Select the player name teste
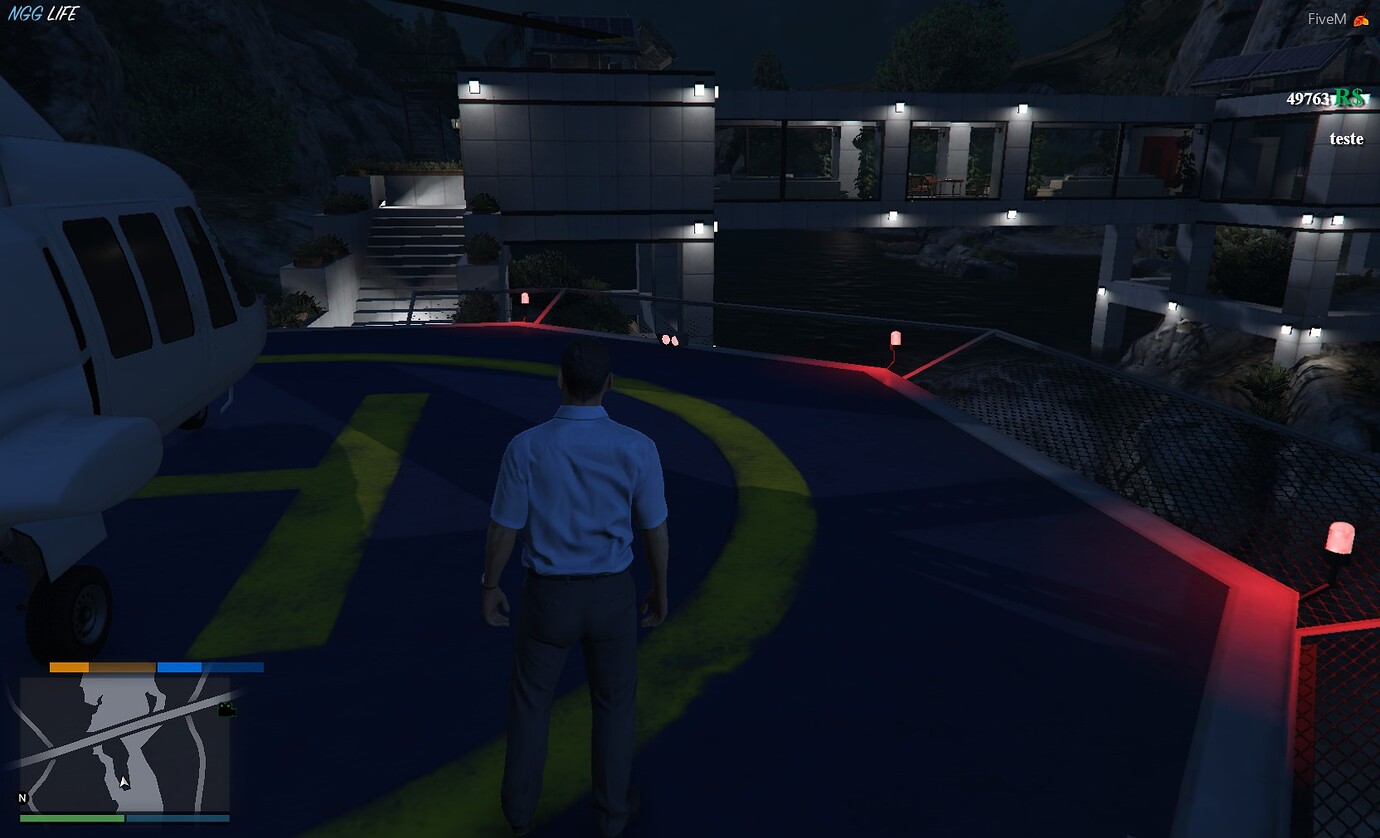Viewport: 1380px width, 838px height. pyautogui.click(x=1345, y=139)
